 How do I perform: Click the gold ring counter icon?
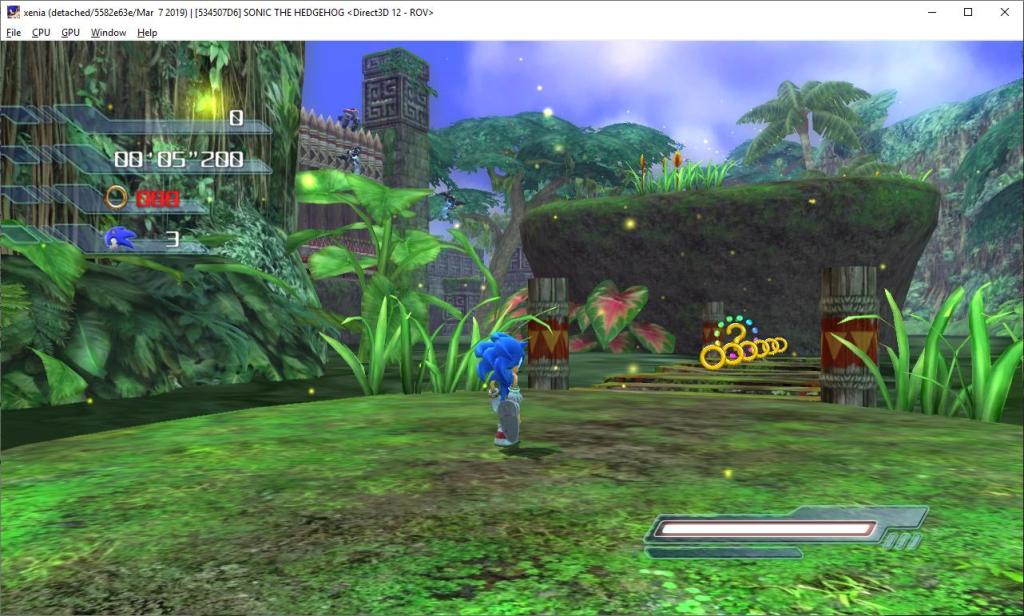(117, 197)
